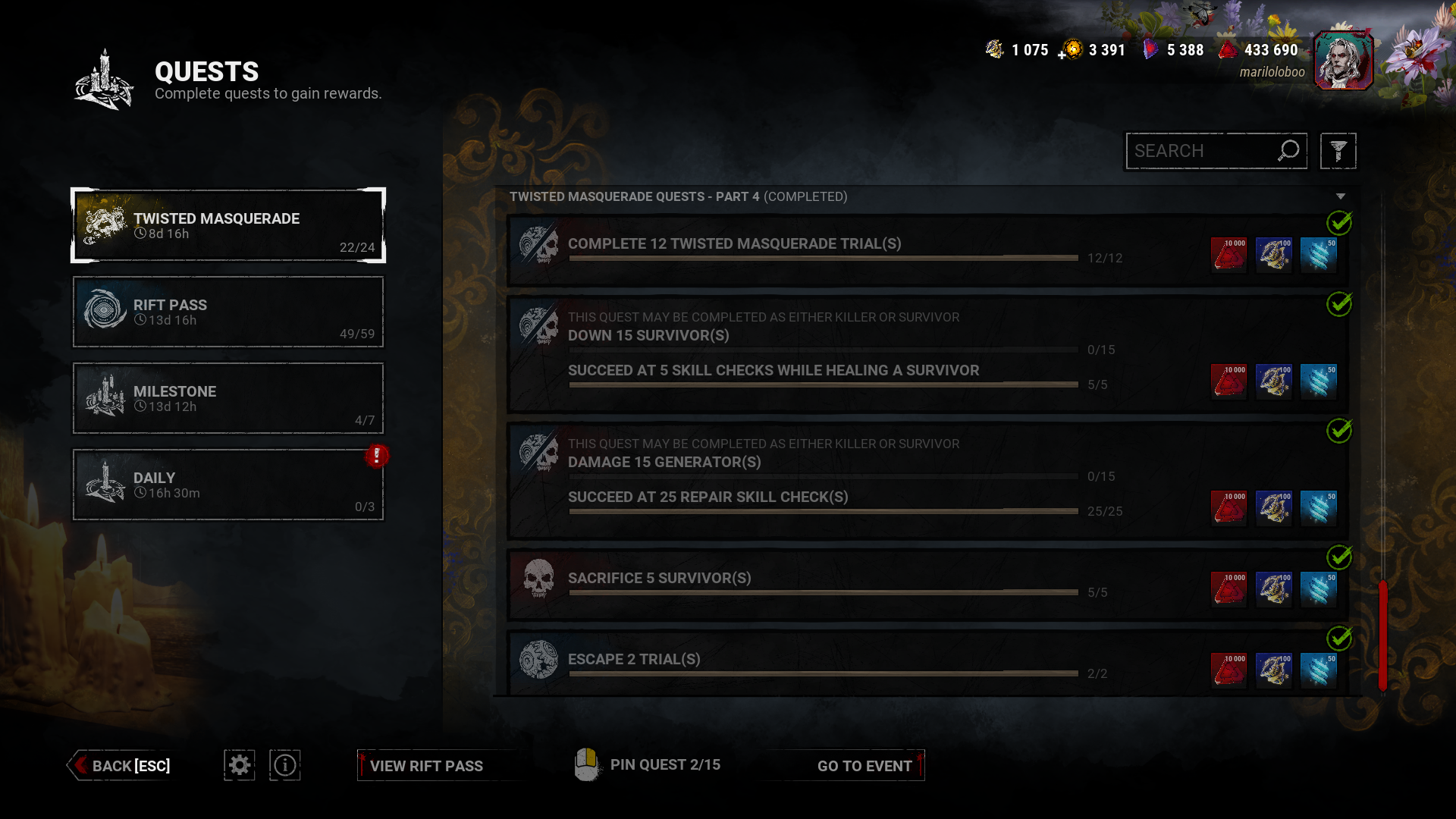Collapse the Twisted Masquerade Quests Part 4 section
Viewport: 1456px width, 819px height.
1342,196
